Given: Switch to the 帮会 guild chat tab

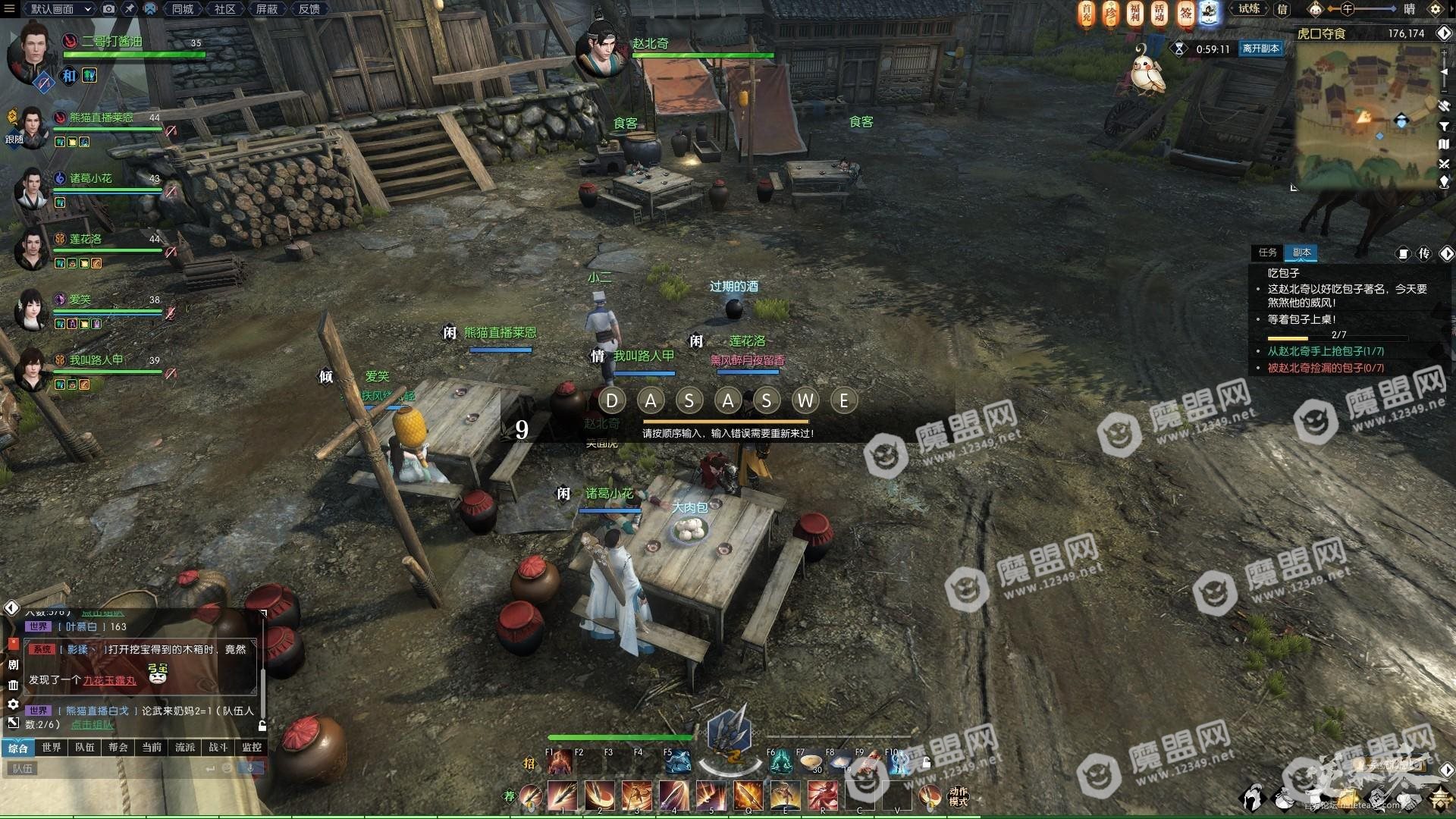Looking at the screenshot, I should coord(118,748).
